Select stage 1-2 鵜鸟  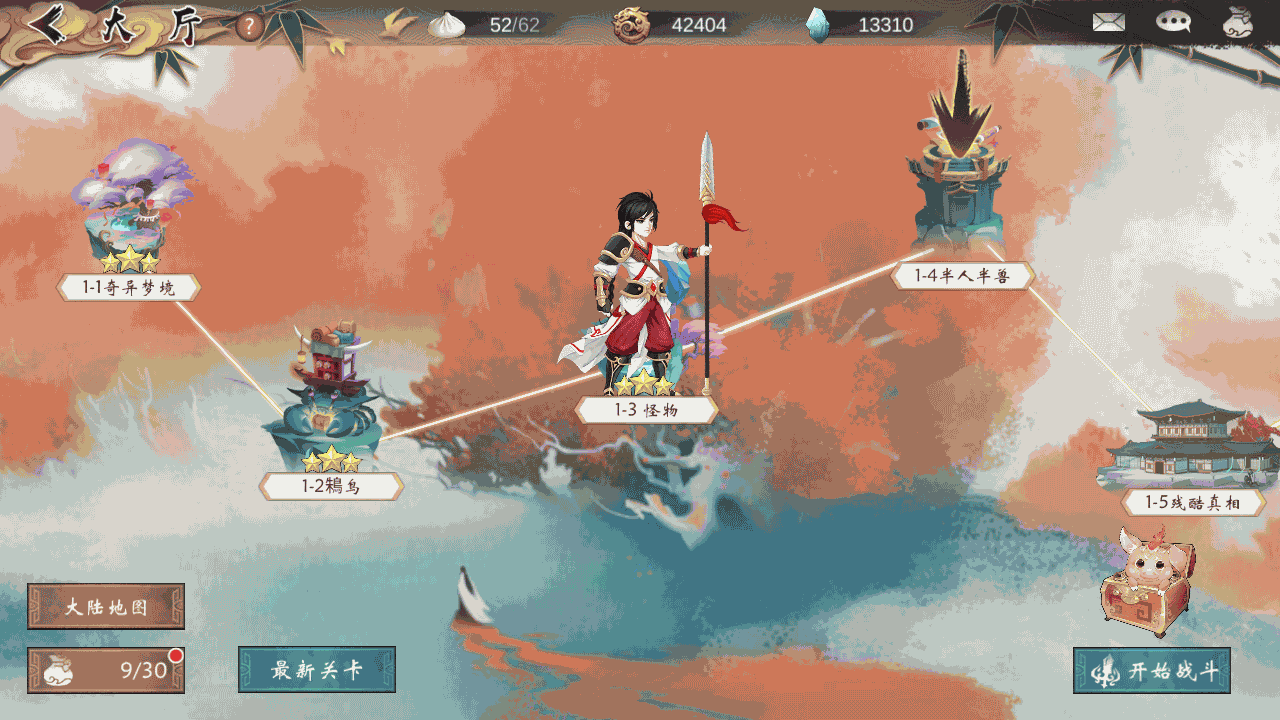tap(331, 487)
